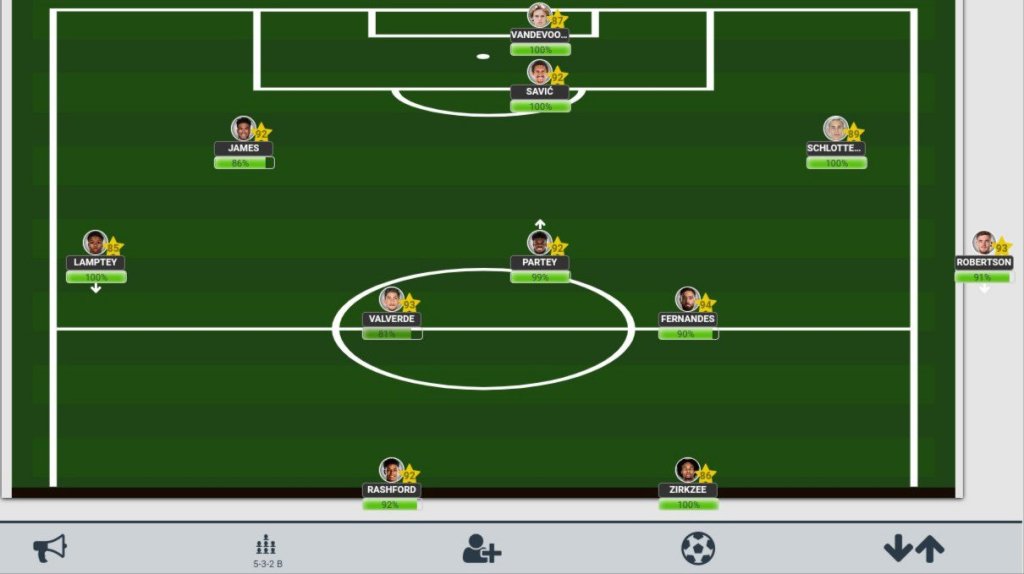1024x574 pixels.
Task: Choose Robertson at wing-back
Action: (984, 245)
